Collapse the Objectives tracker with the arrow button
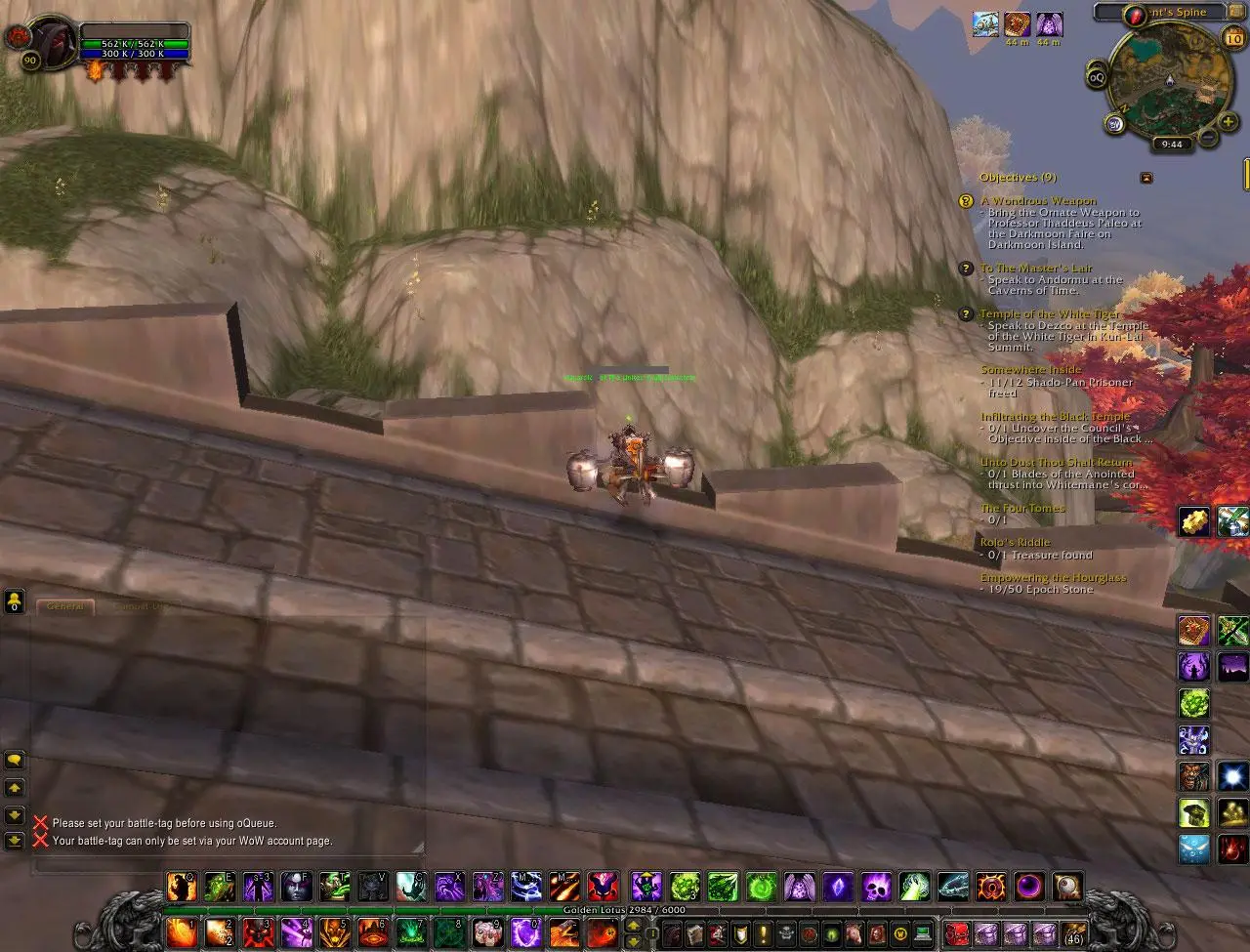The image size is (1250, 952). pyautogui.click(x=1146, y=178)
